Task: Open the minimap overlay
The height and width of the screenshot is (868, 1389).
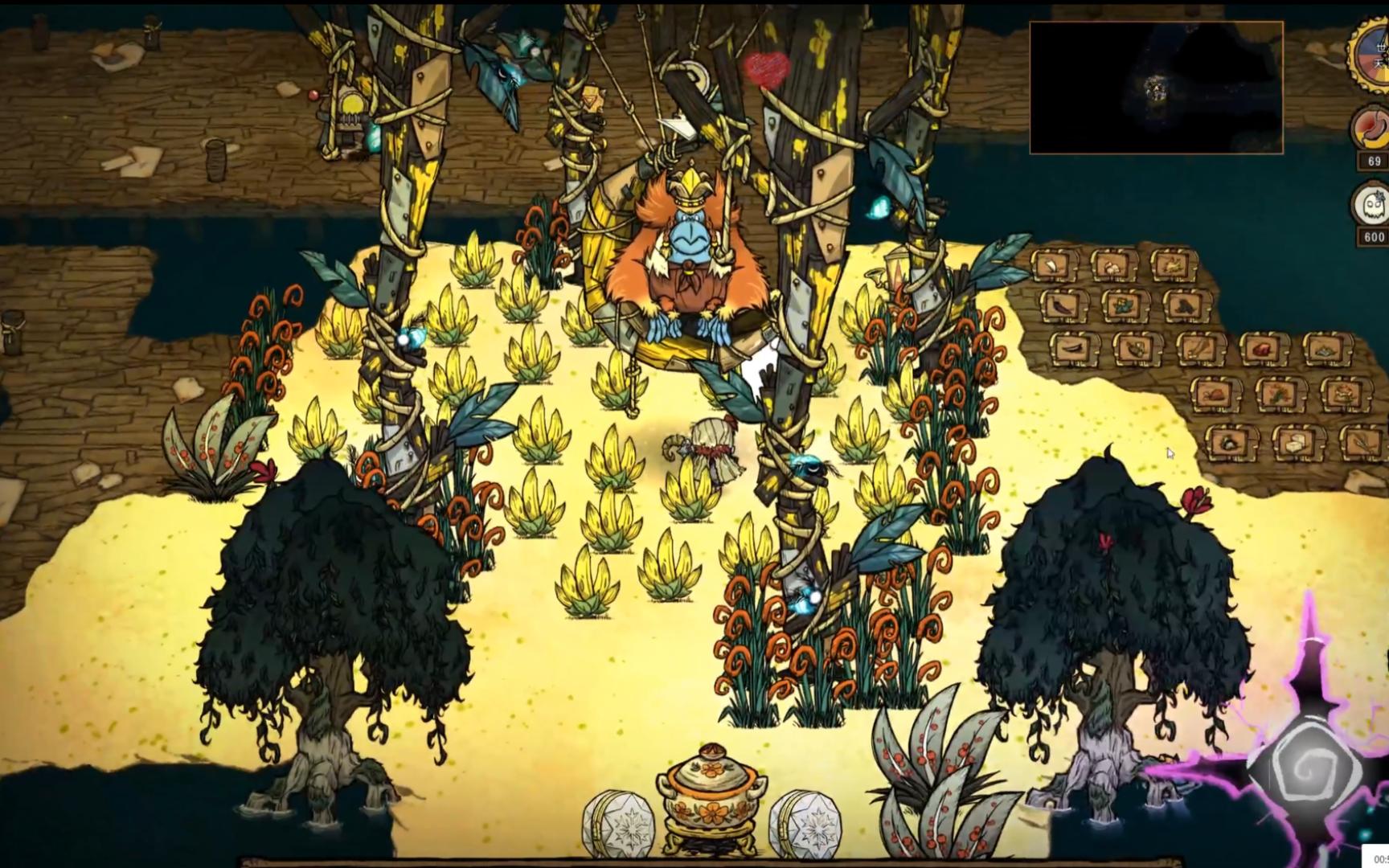Action: 1156,88
